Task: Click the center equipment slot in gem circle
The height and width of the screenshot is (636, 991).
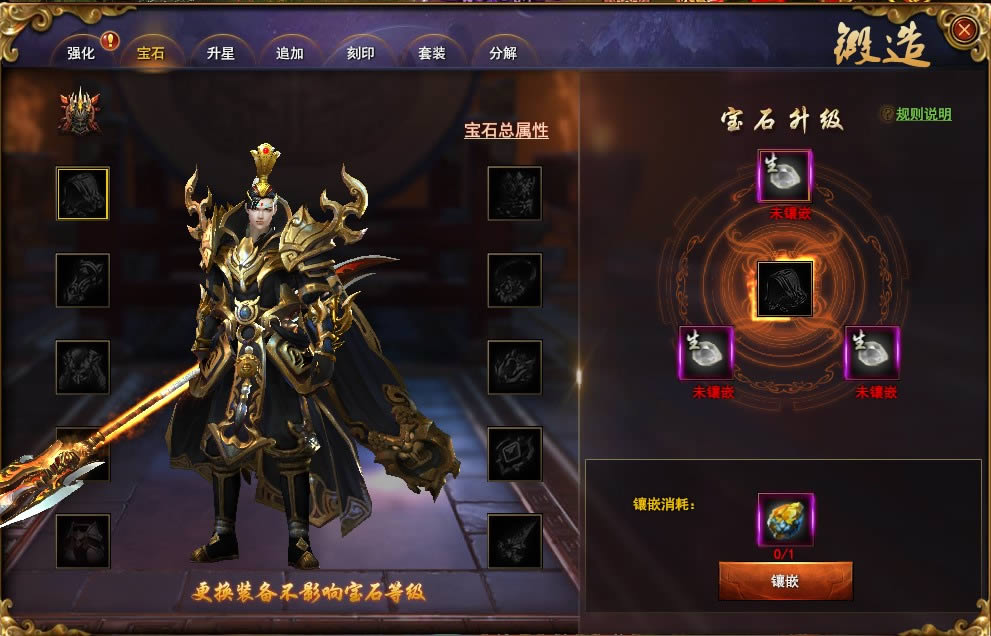Action: (785, 289)
